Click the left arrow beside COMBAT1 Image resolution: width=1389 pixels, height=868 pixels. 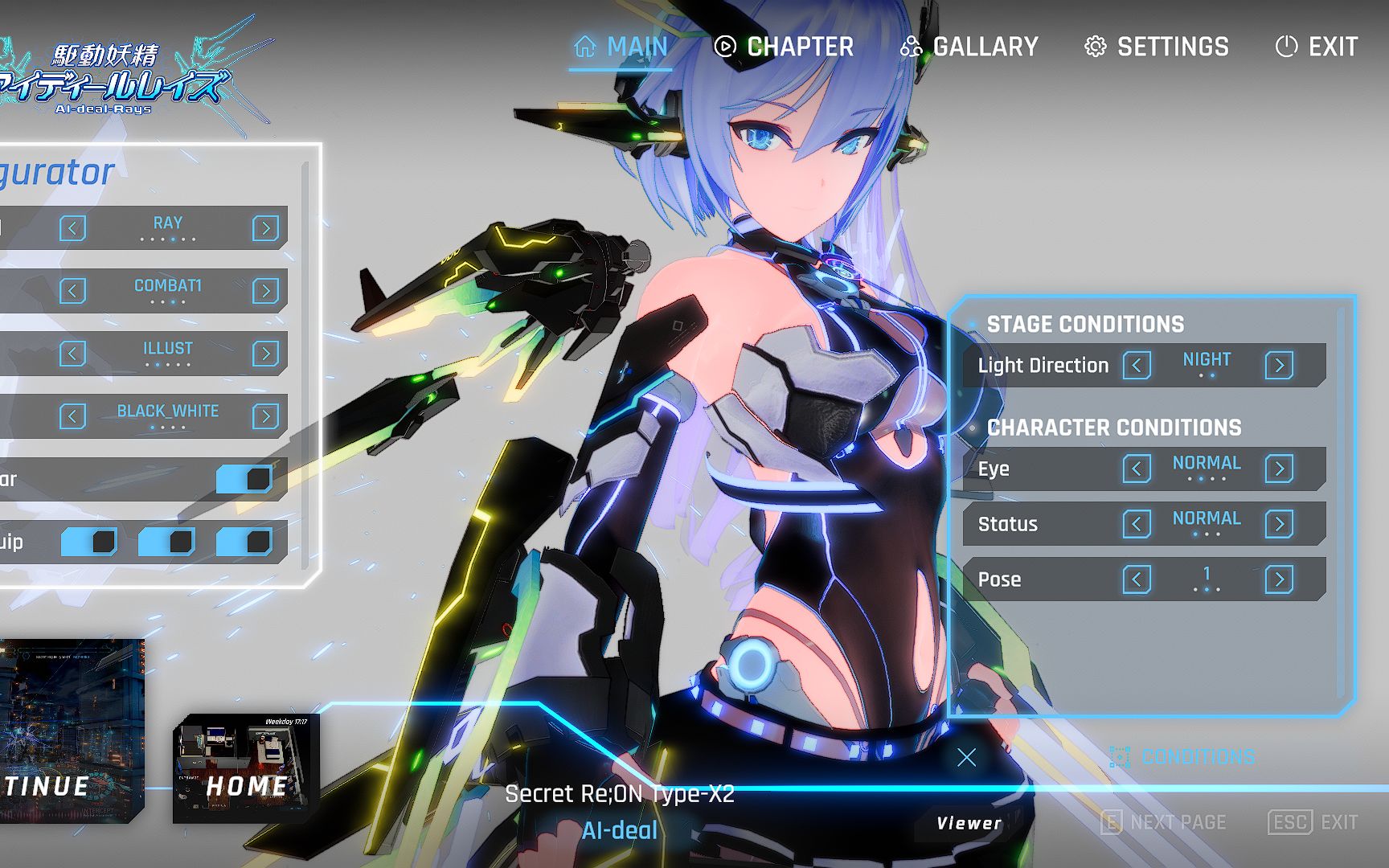pyautogui.click(x=72, y=291)
